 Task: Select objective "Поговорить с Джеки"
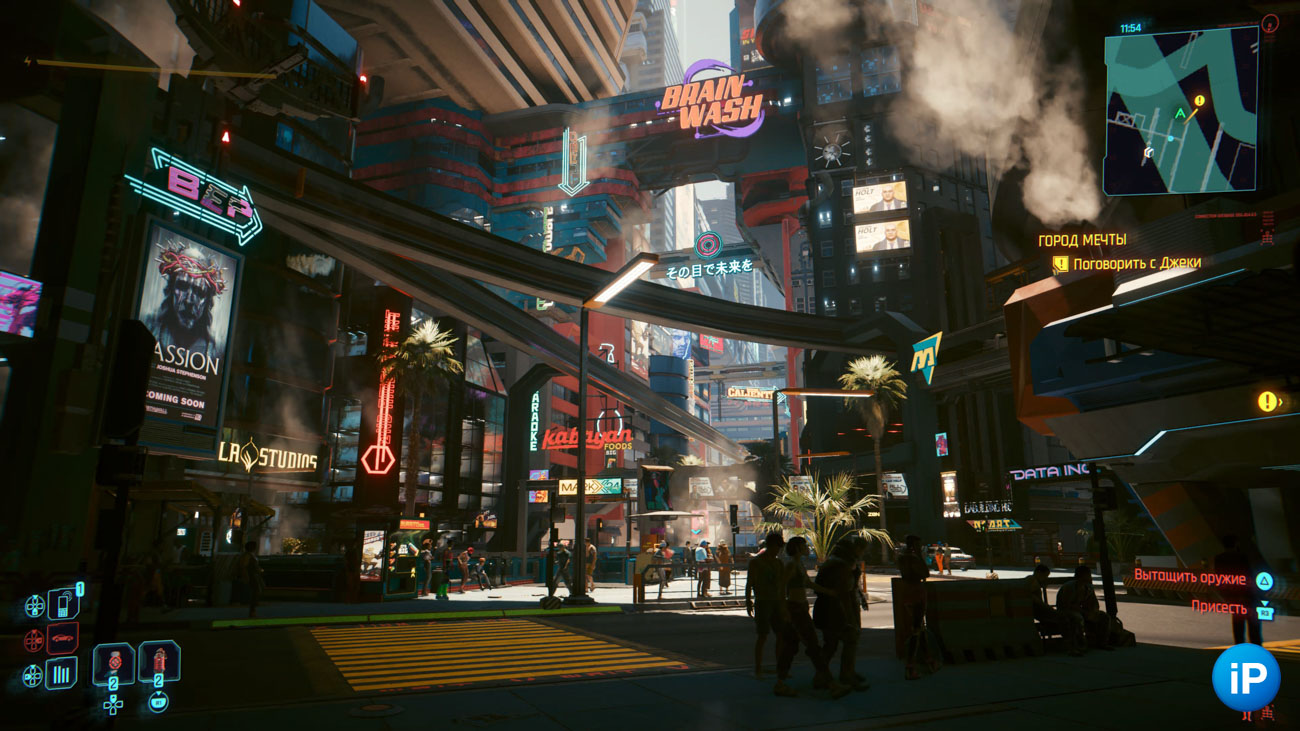pyautogui.click(x=1136, y=264)
